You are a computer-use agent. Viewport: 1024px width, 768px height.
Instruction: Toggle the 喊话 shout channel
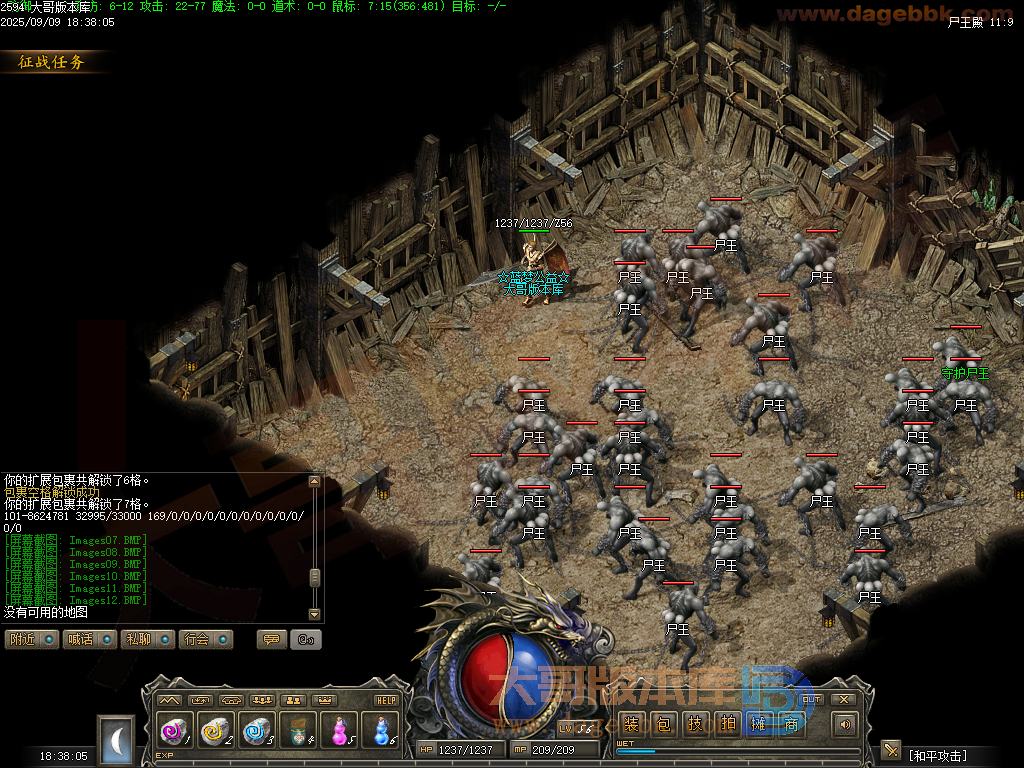click(89, 639)
